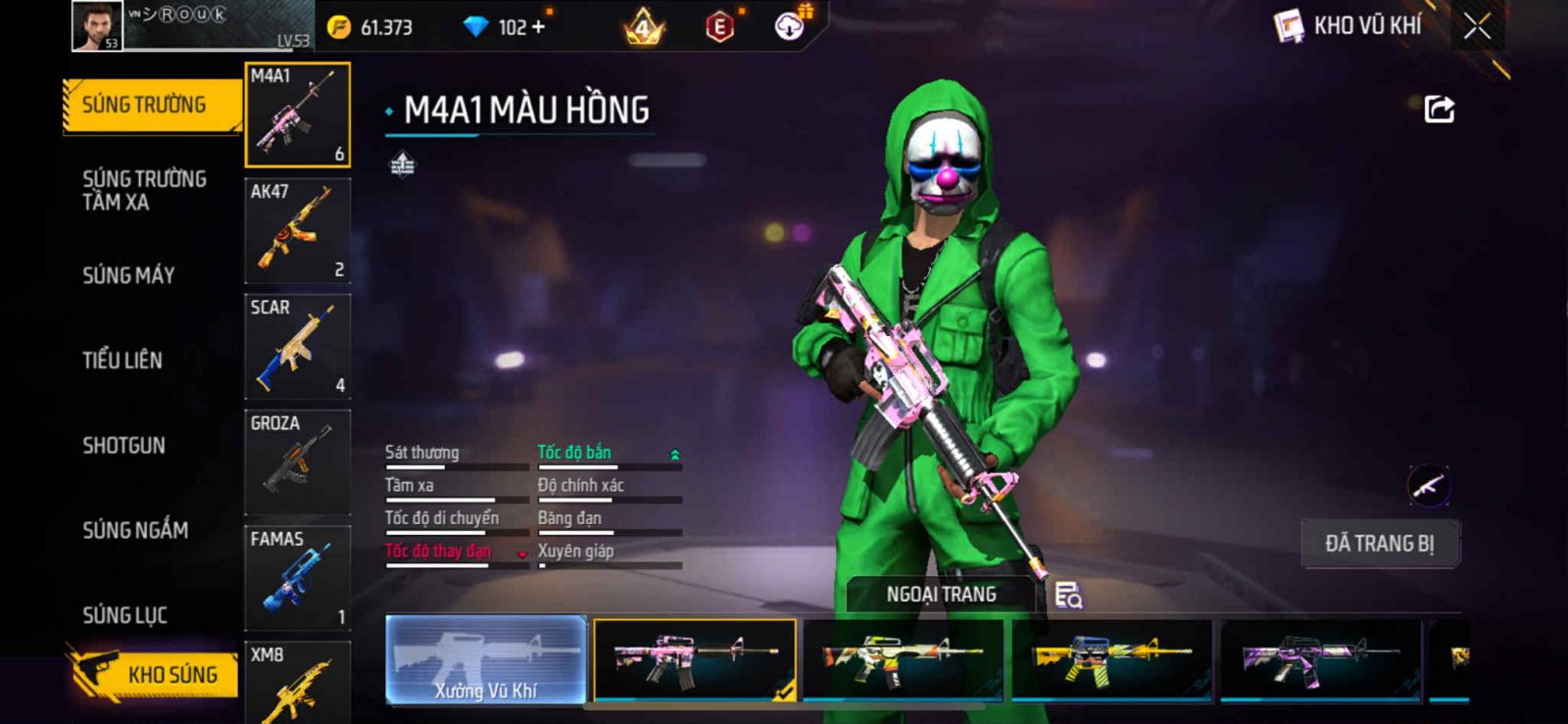Screen dimensions: 1568x724
Task: Open the skin search icon beside Ngoại Trang
Action: (1068, 595)
